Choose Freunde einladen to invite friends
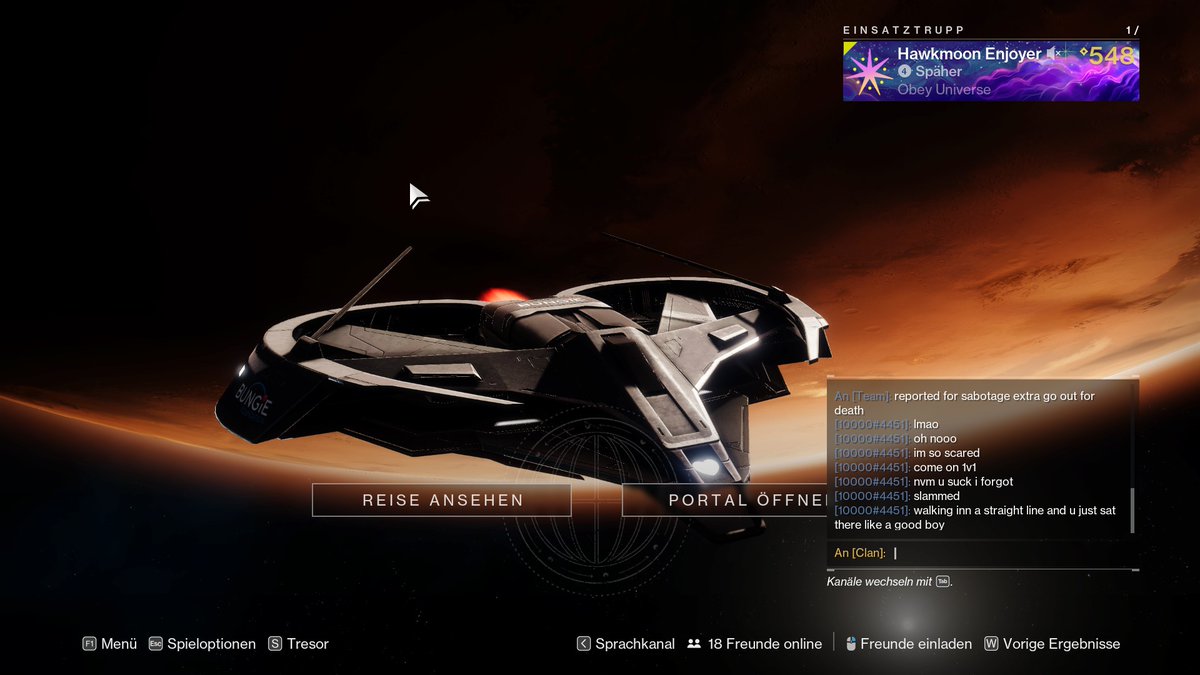 pyautogui.click(x=908, y=644)
